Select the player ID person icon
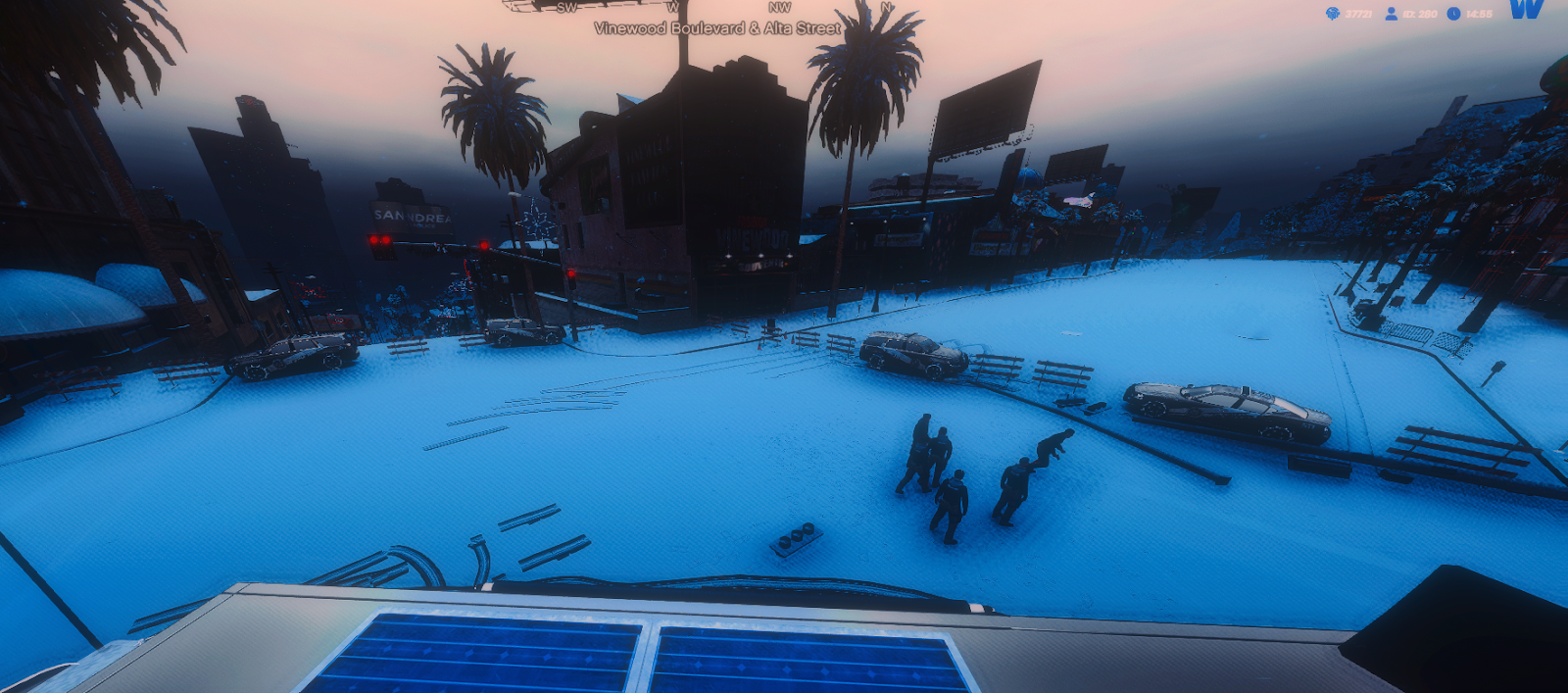 point(1391,14)
